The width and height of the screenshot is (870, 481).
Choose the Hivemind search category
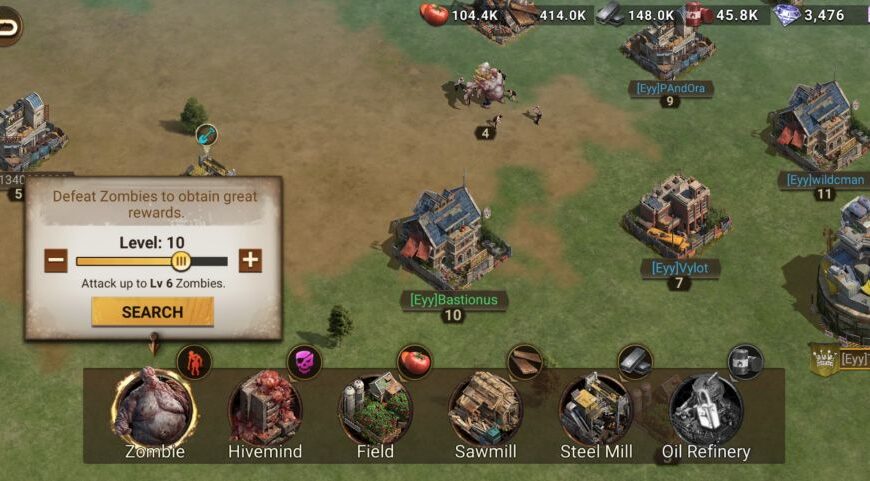coord(265,408)
